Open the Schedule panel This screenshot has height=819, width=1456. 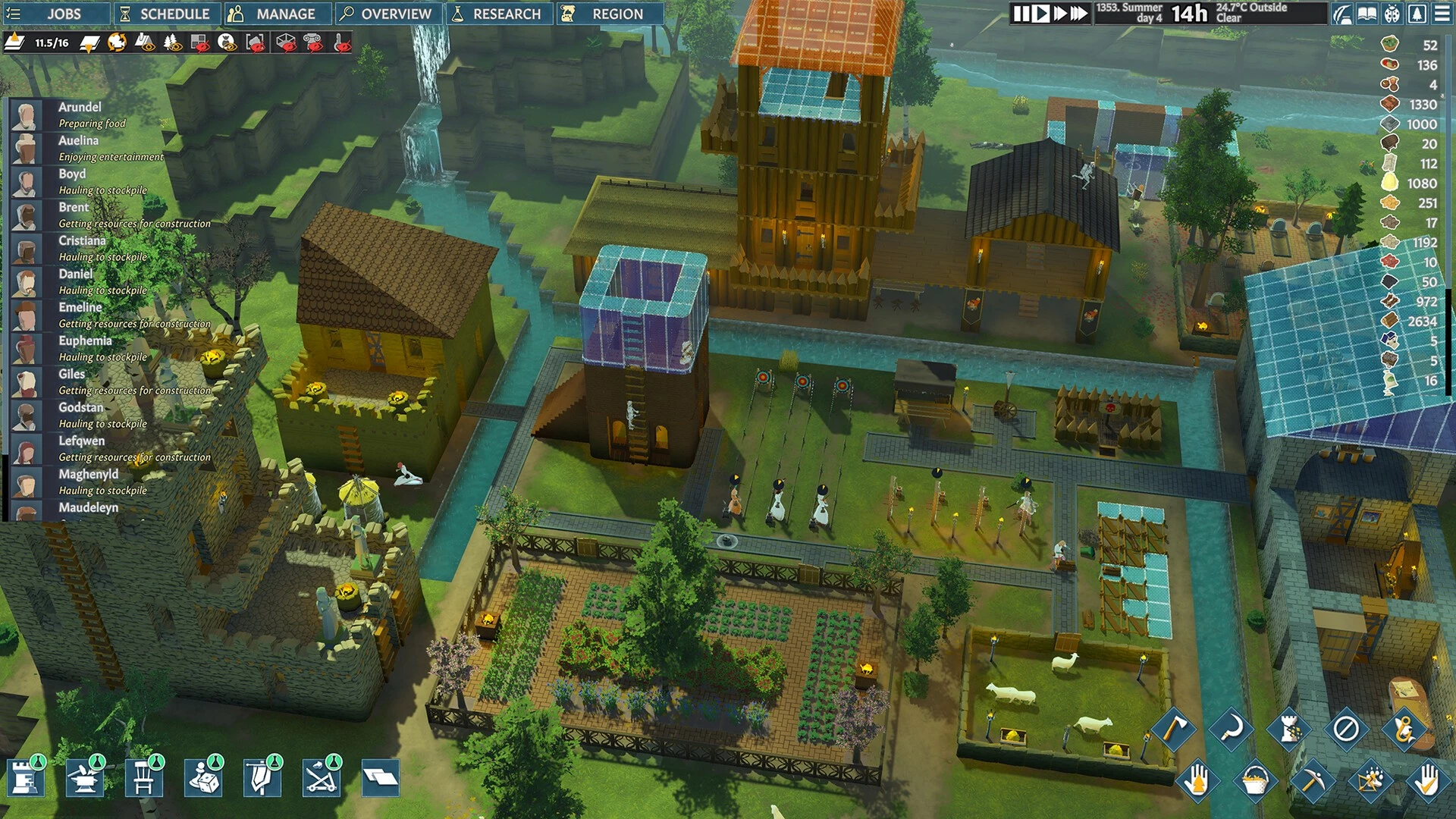pyautogui.click(x=165, y=14)
